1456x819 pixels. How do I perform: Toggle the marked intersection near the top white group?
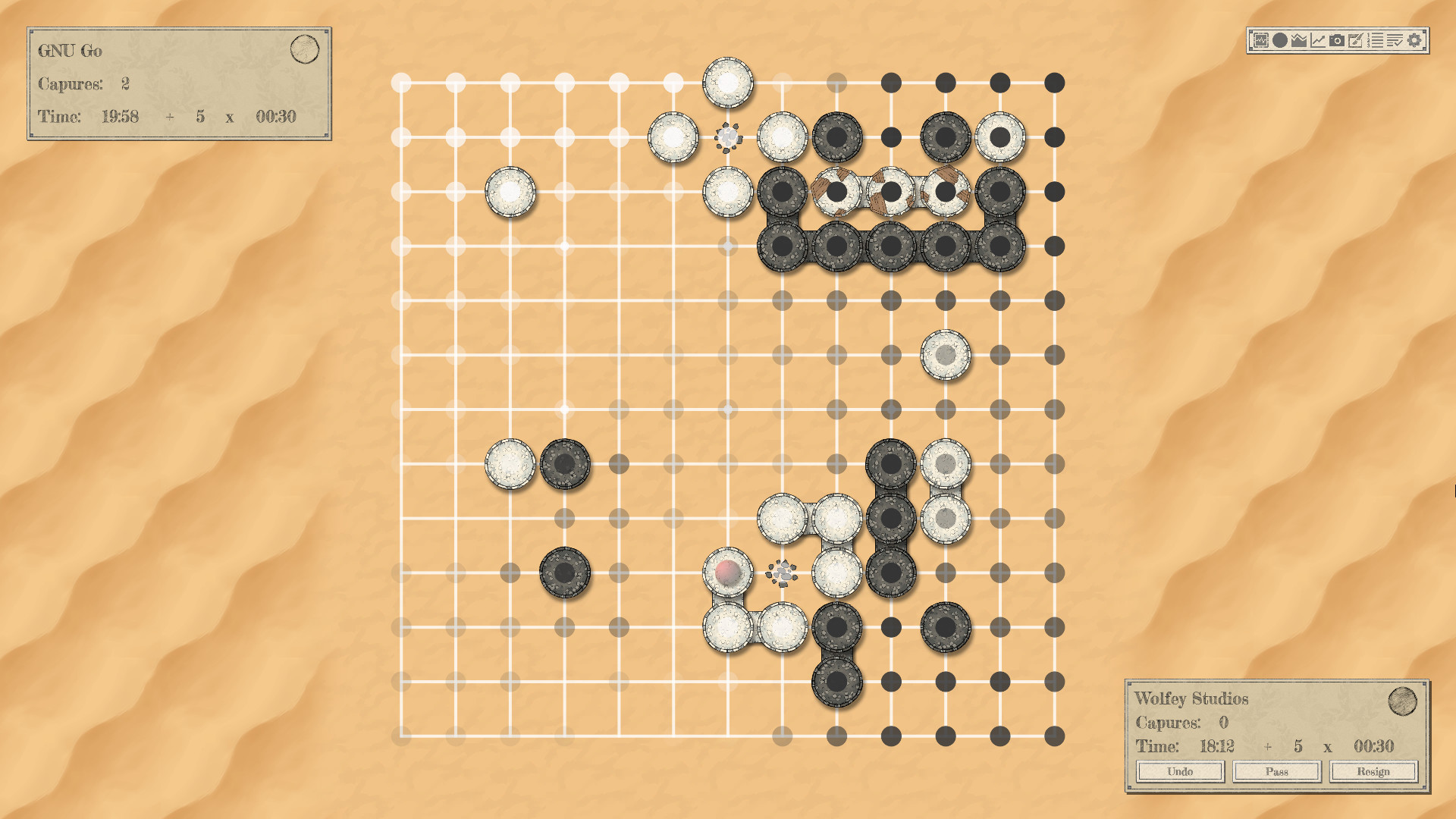pyautogui.click(x=727, y=136)
